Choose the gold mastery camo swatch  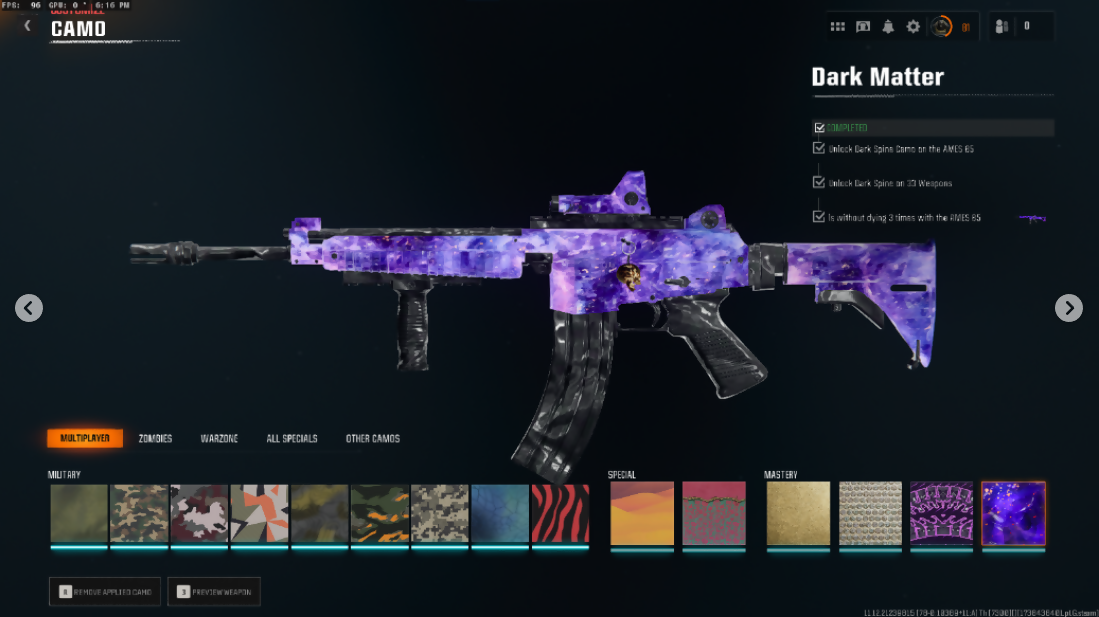click(x=798, y=513)
